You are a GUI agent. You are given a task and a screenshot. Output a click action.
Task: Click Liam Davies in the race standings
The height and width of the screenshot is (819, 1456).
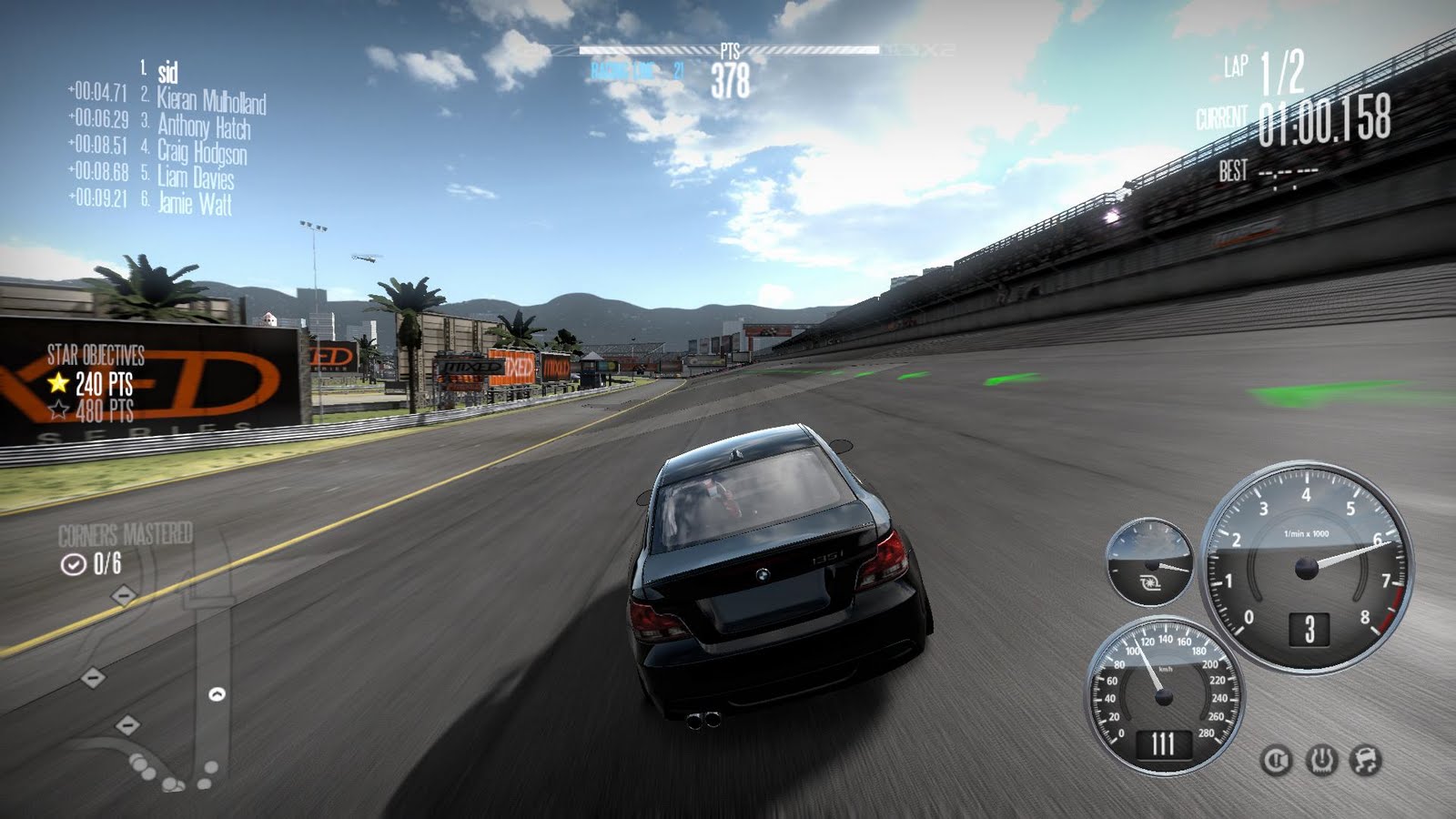pos(196,177)
